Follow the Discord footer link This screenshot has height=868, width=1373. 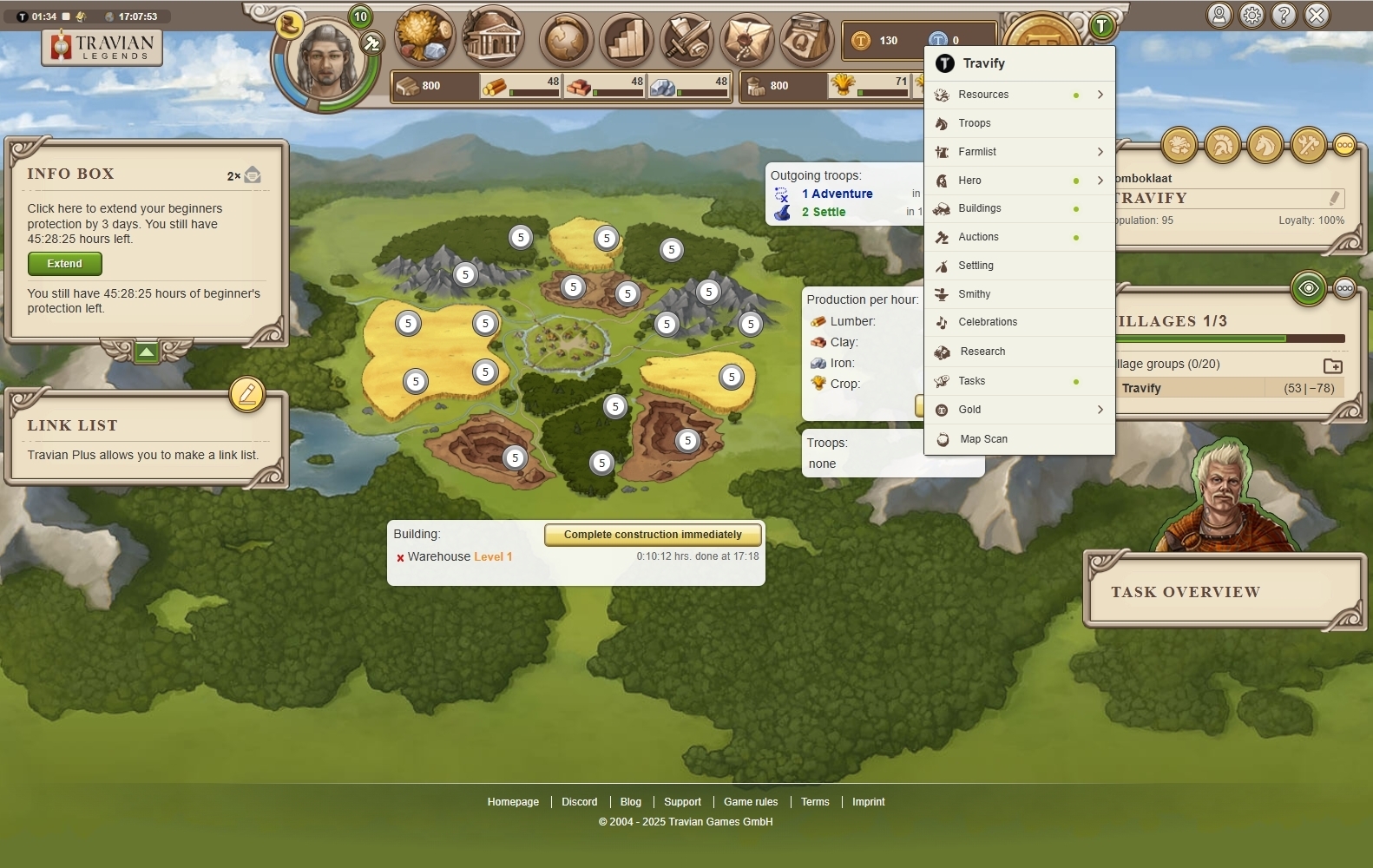[579, 802]
